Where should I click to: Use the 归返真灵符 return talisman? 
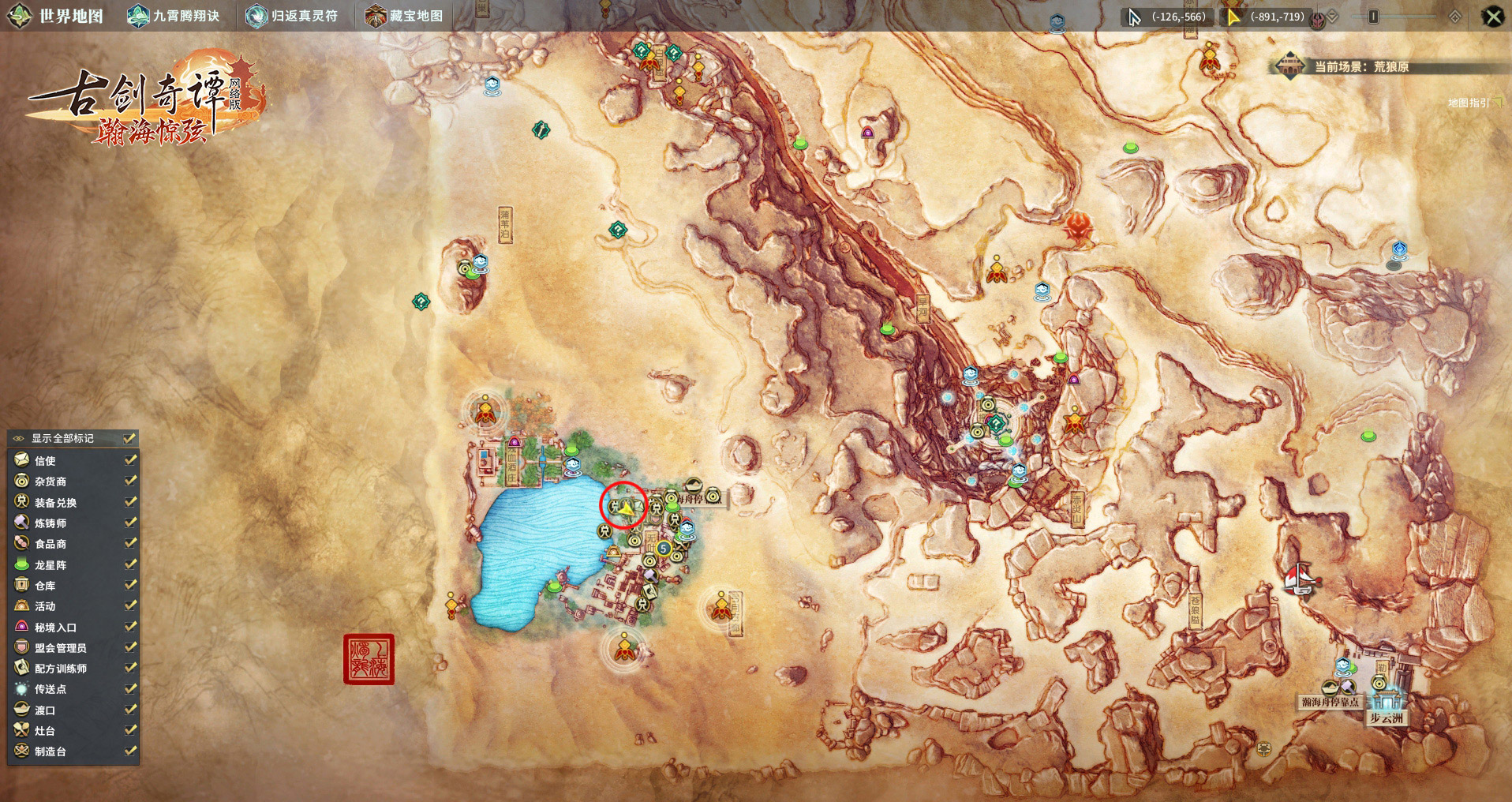[x=292, y=16]
